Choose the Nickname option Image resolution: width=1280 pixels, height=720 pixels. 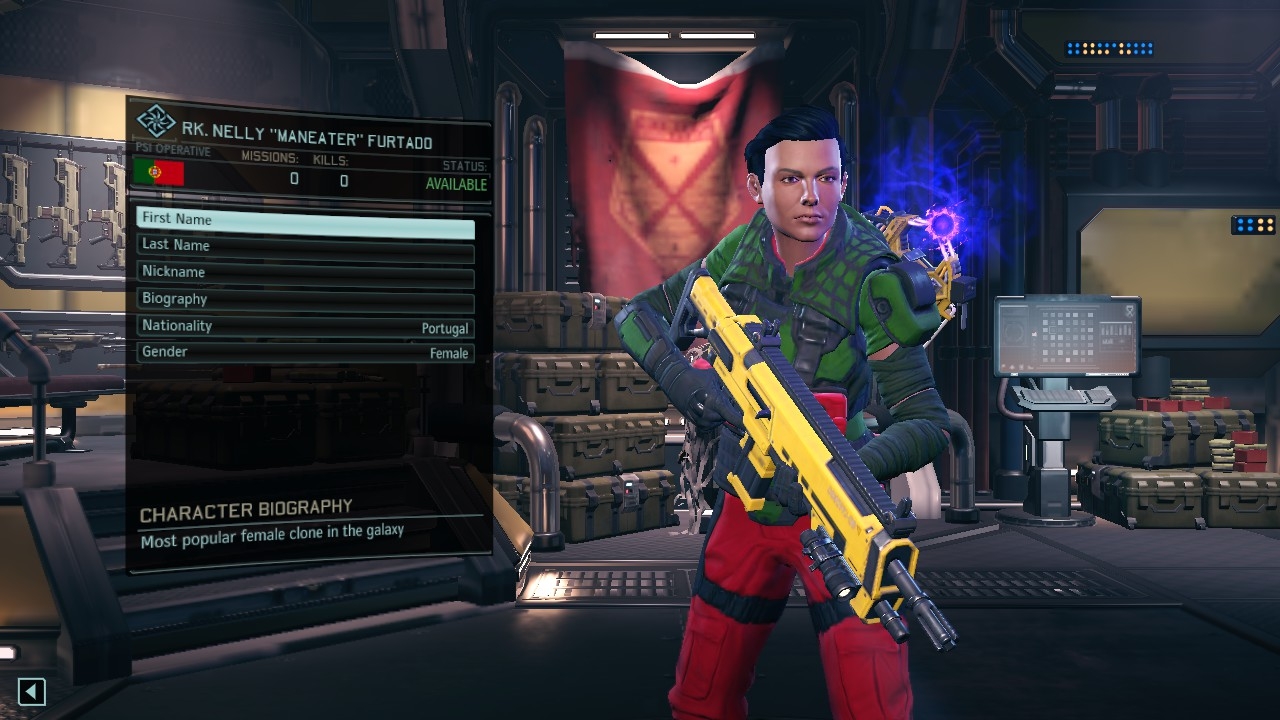coord(305,273)
